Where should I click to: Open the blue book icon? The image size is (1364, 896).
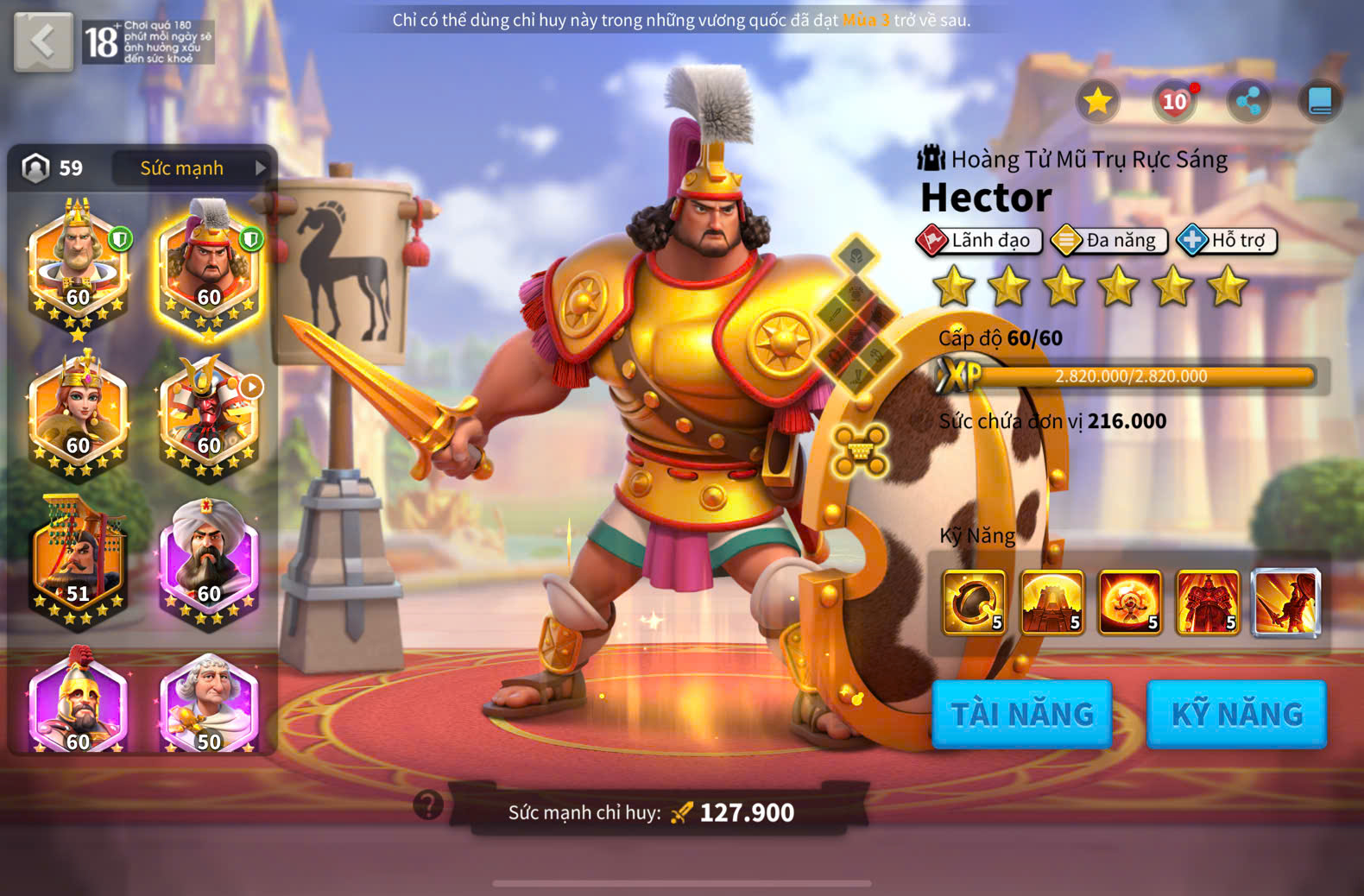click(1320, 102)
